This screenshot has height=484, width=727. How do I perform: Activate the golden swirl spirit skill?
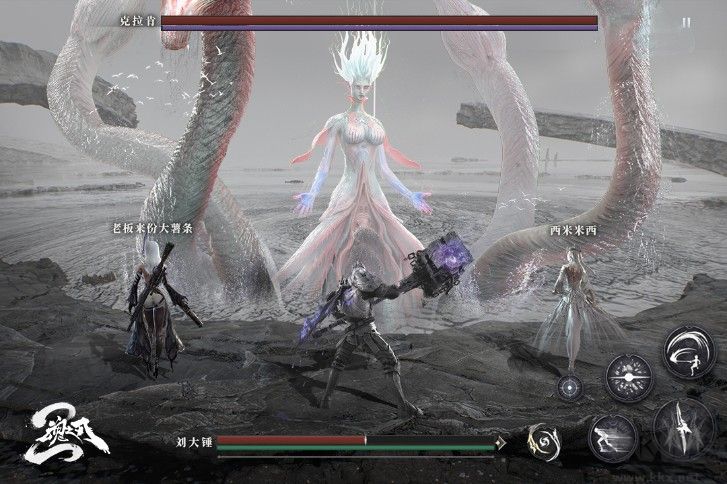tap(545, 441)
